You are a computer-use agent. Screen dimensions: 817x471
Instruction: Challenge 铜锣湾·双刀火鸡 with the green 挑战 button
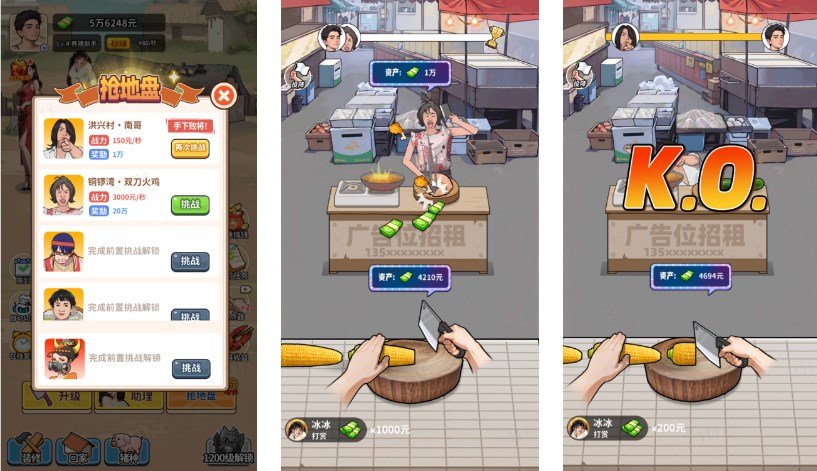(x=190, y=204)
